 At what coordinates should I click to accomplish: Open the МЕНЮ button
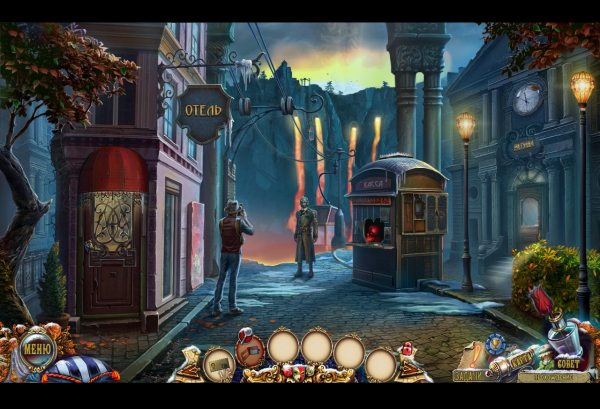coord(36,350)
